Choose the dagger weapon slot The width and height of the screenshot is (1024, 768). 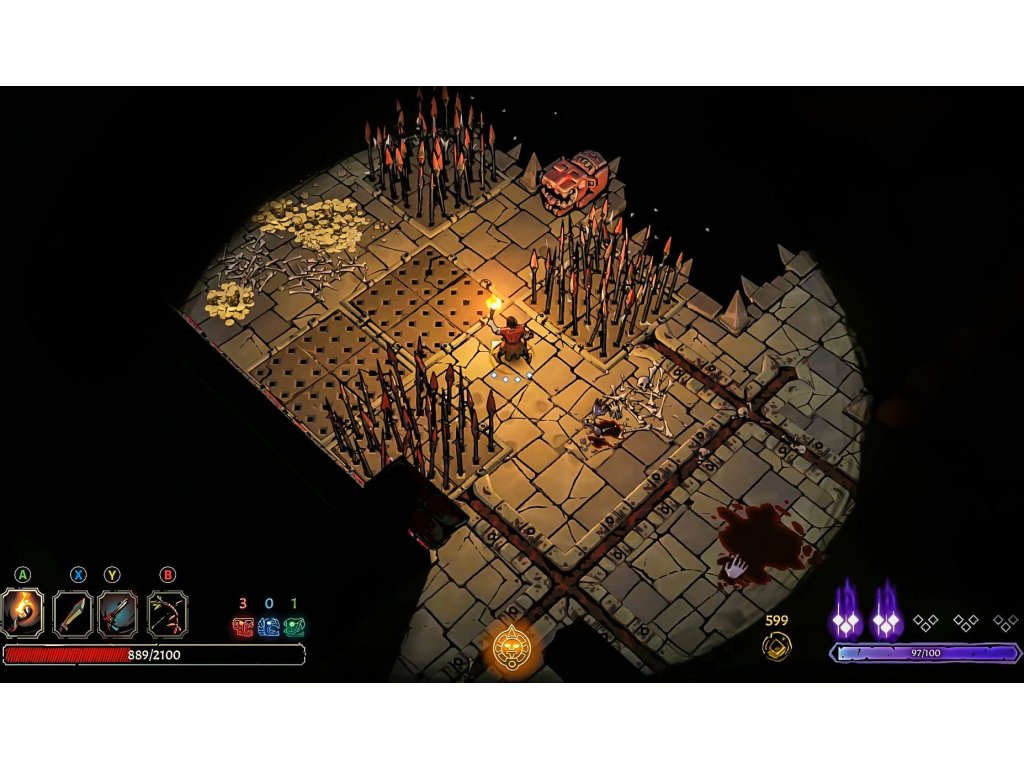pyautogui.click(x=118, y=614)
